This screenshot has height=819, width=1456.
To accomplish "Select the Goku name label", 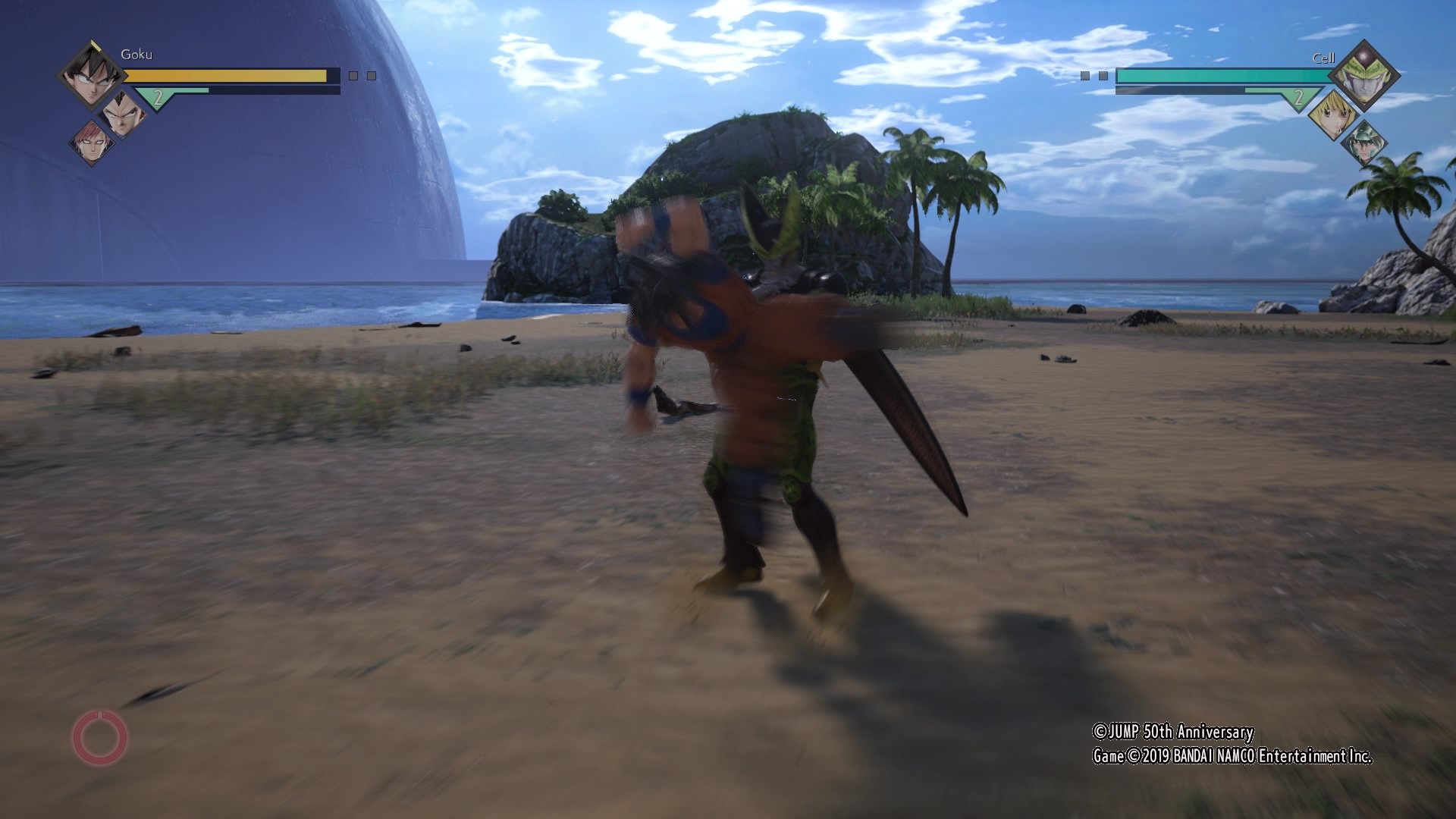I will pyautogui.click(x=136, y=55).
